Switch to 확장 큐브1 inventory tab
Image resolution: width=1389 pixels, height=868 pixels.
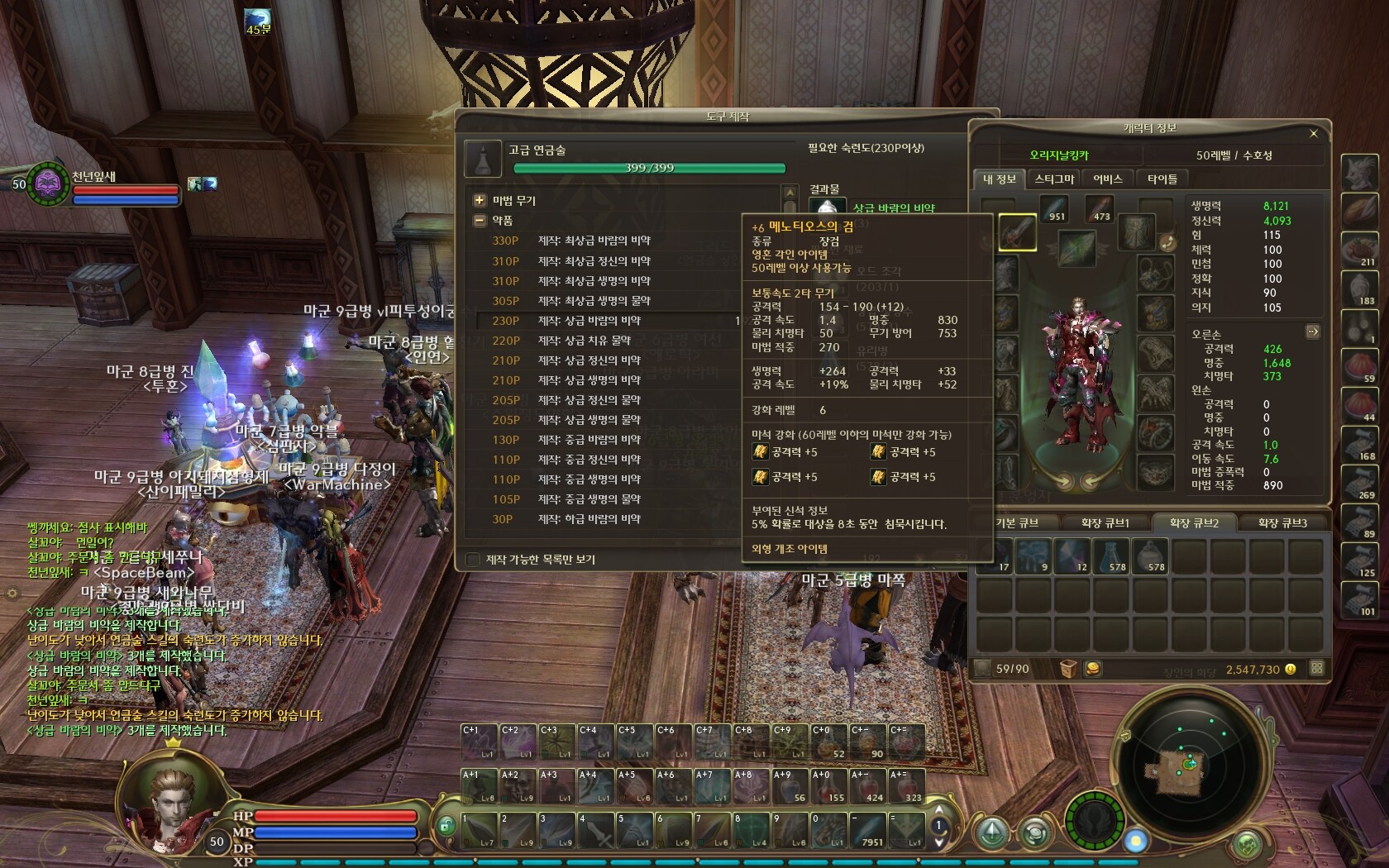(x=1105, y=523)
